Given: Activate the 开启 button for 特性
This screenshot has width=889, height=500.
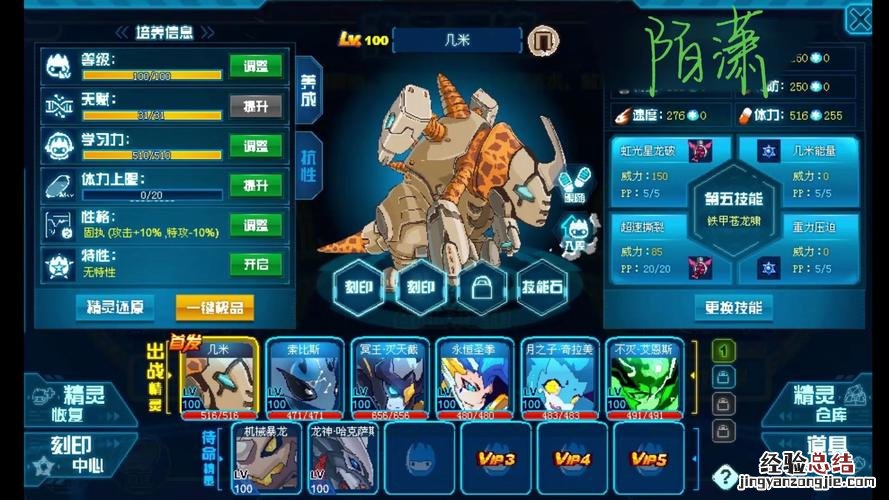Looking at the screenshot, I should click(256, 264).
